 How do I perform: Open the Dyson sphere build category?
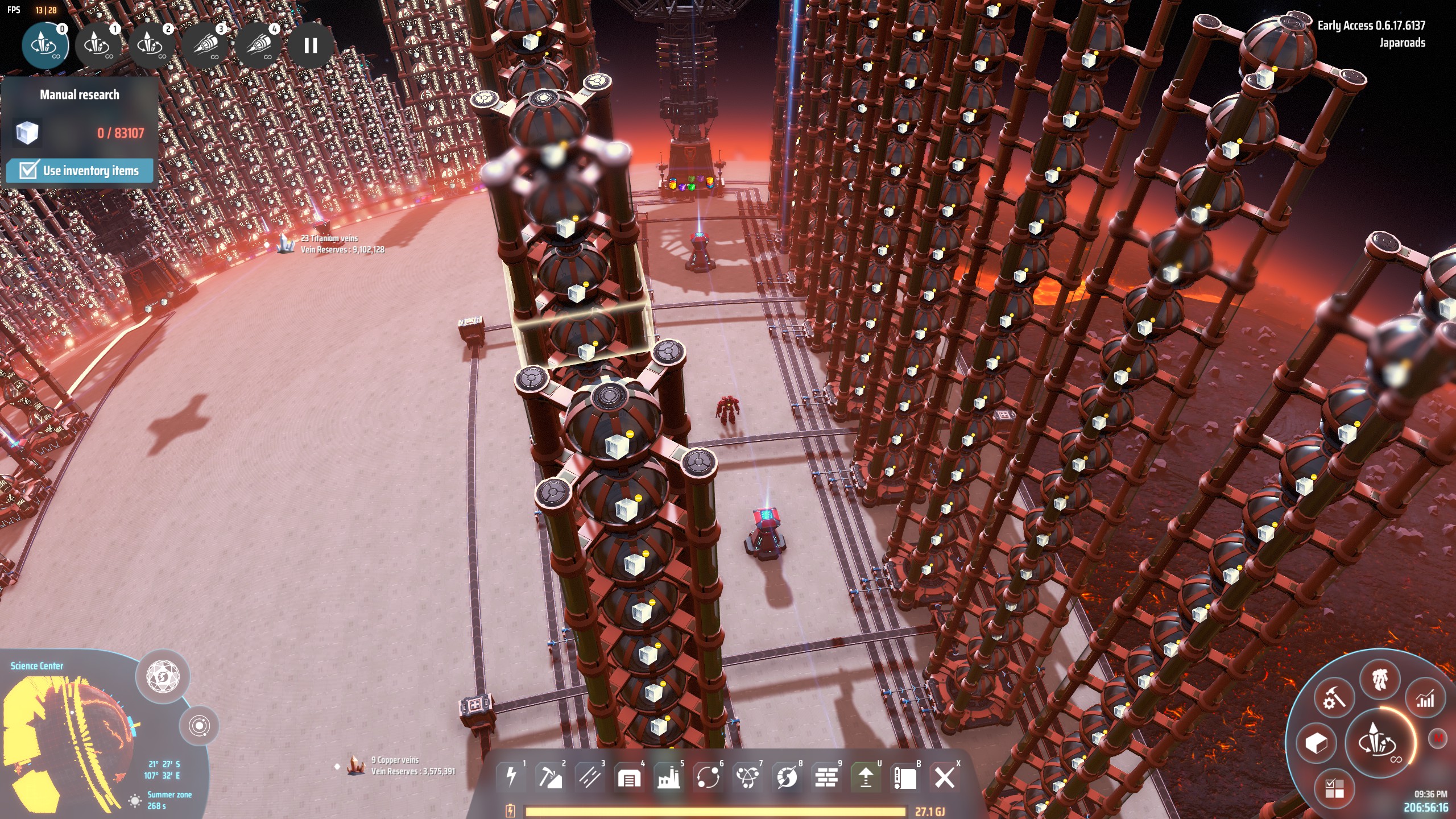click(787, 777)
